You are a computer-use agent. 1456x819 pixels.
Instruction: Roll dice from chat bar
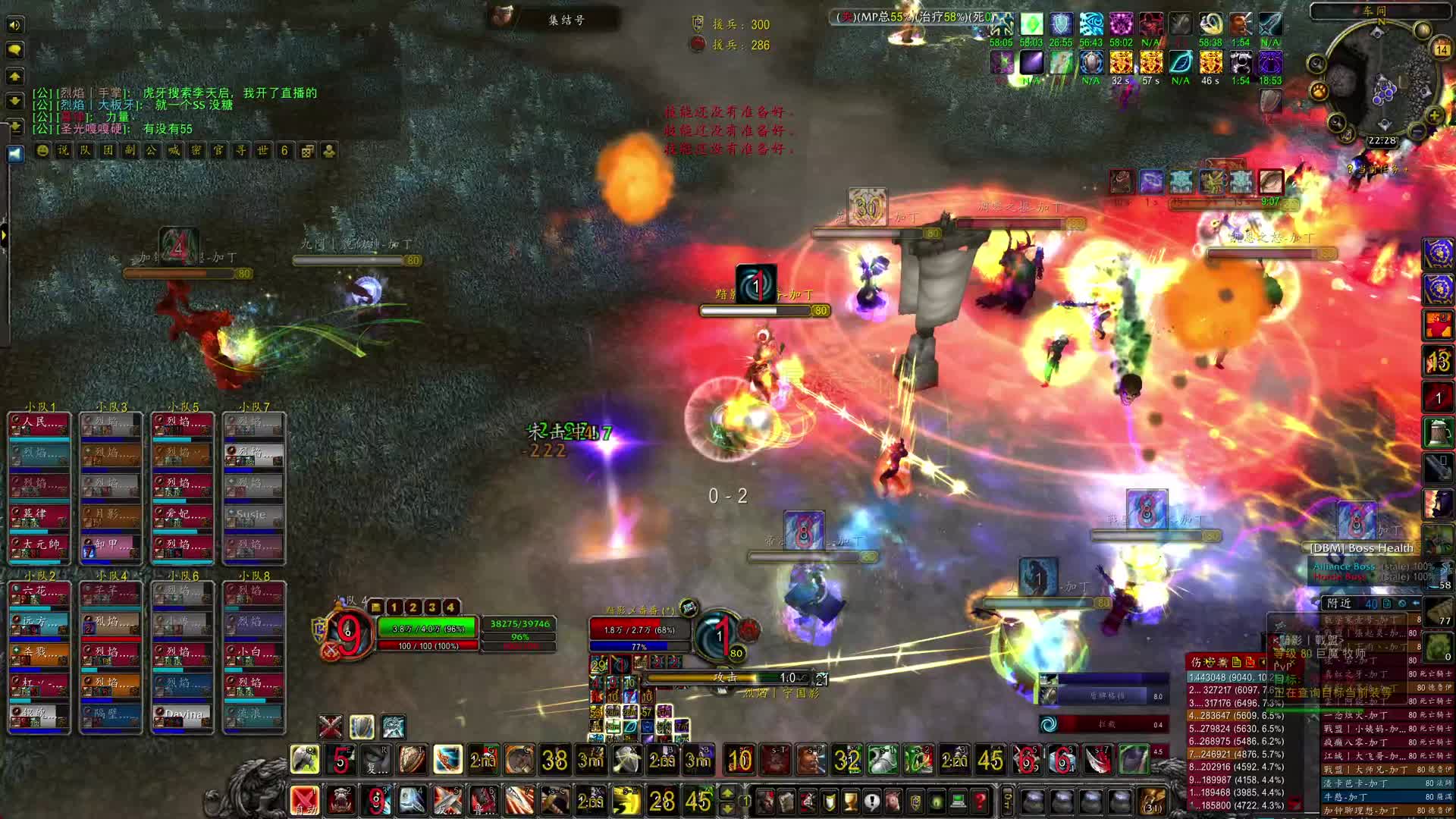pyautogui.click(x=307, y=151)
